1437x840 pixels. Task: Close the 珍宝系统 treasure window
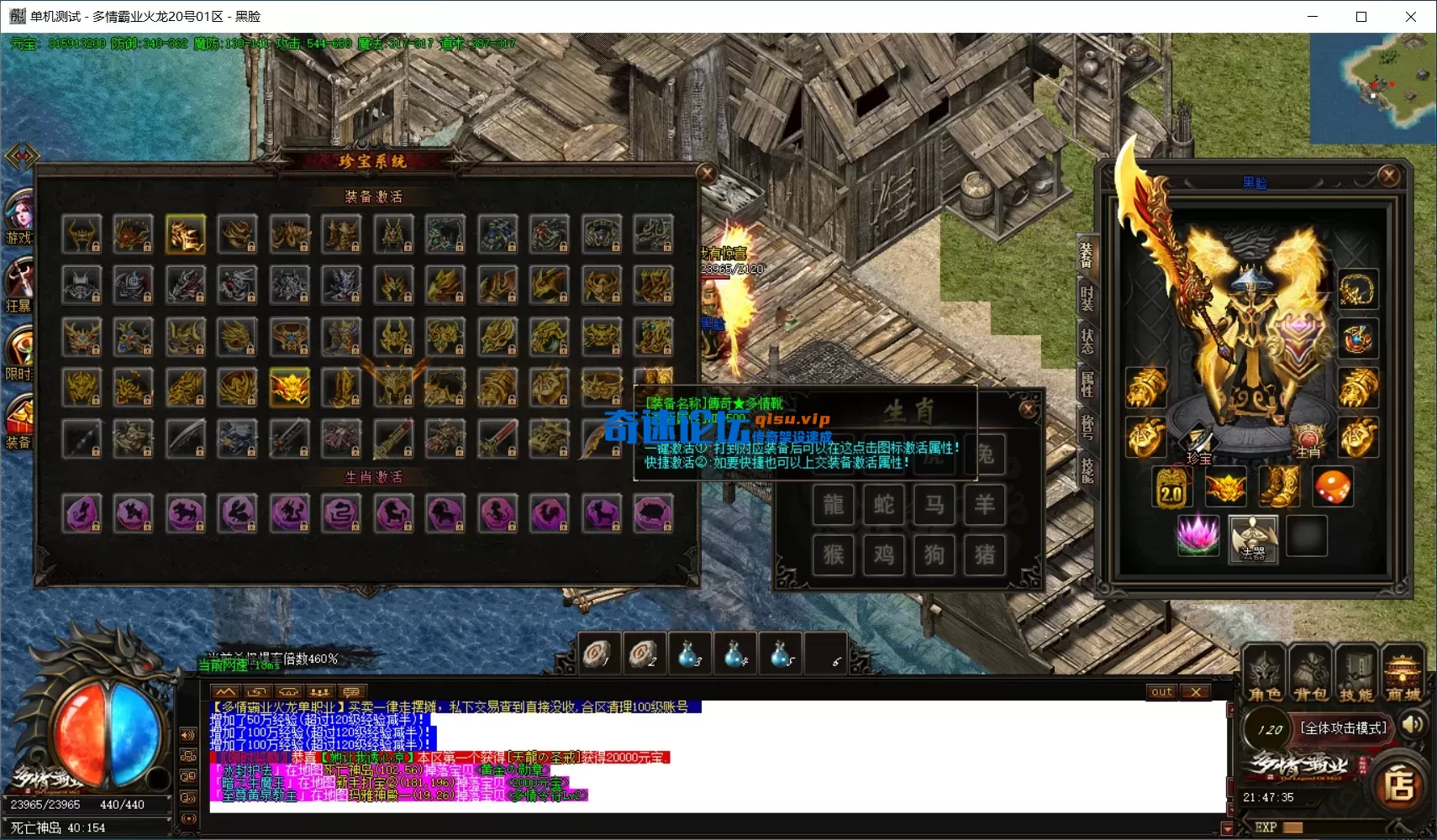[706, 174]
